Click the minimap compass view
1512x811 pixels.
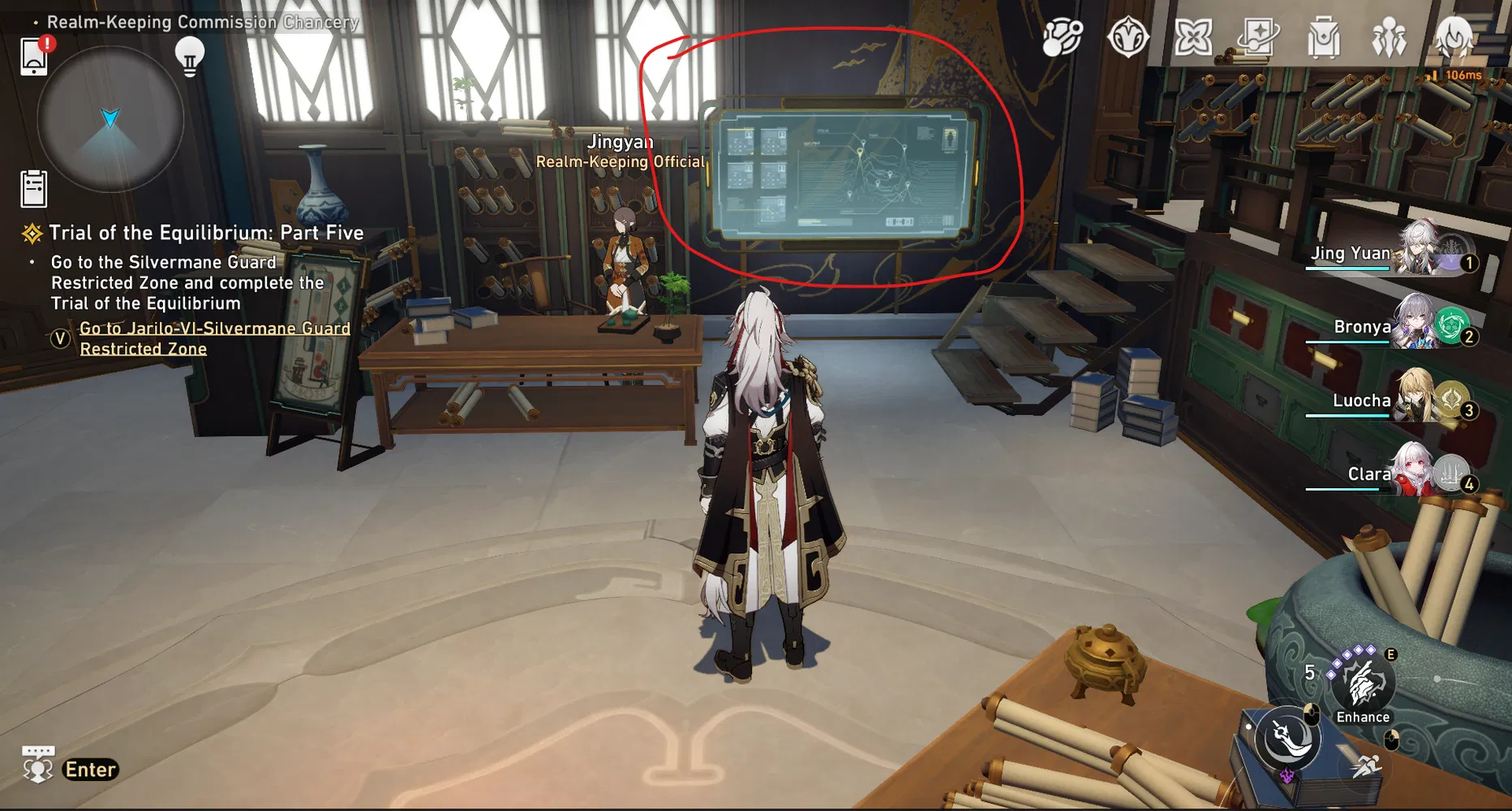(110, 120)
